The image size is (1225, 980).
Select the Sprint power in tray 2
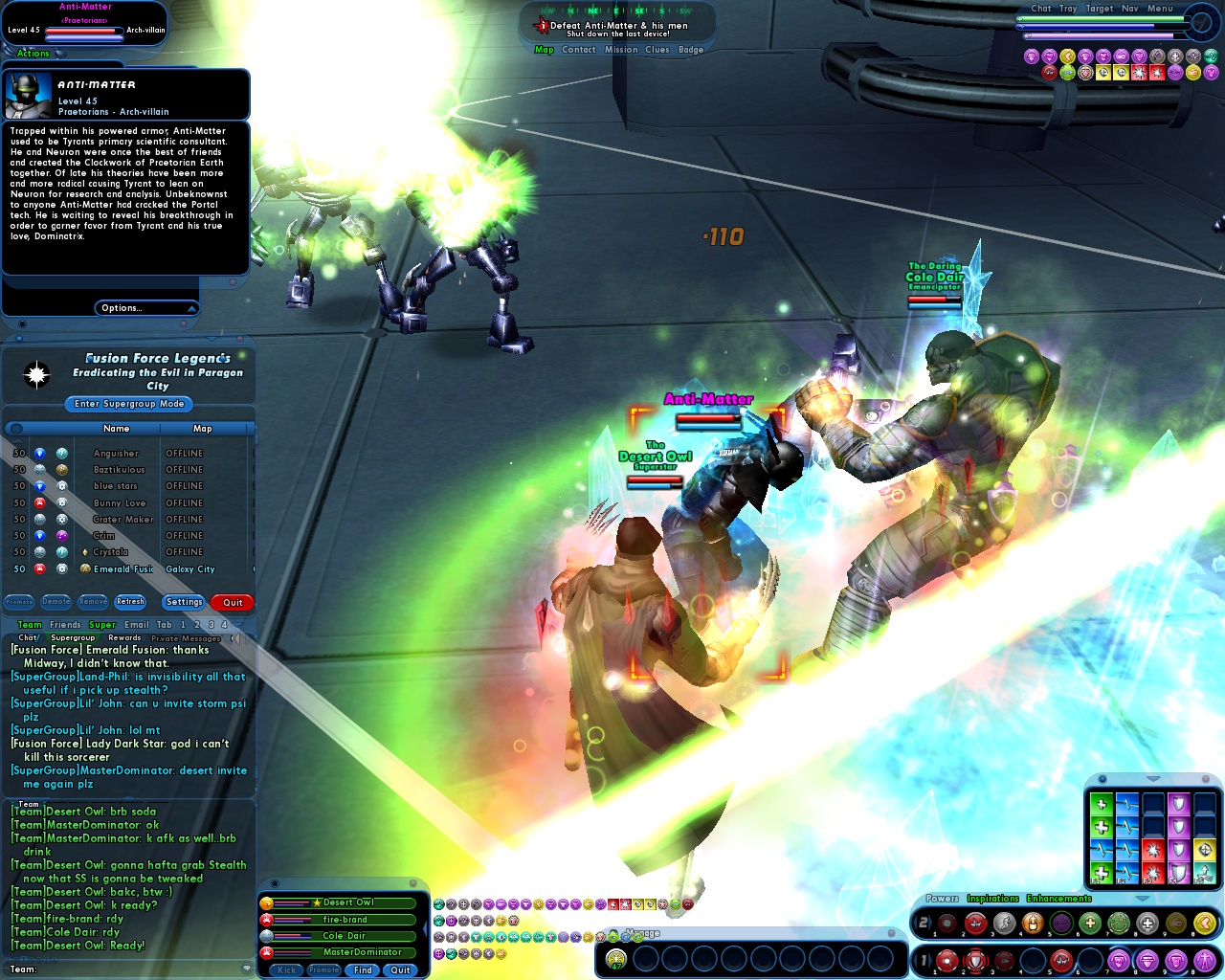1005,922
